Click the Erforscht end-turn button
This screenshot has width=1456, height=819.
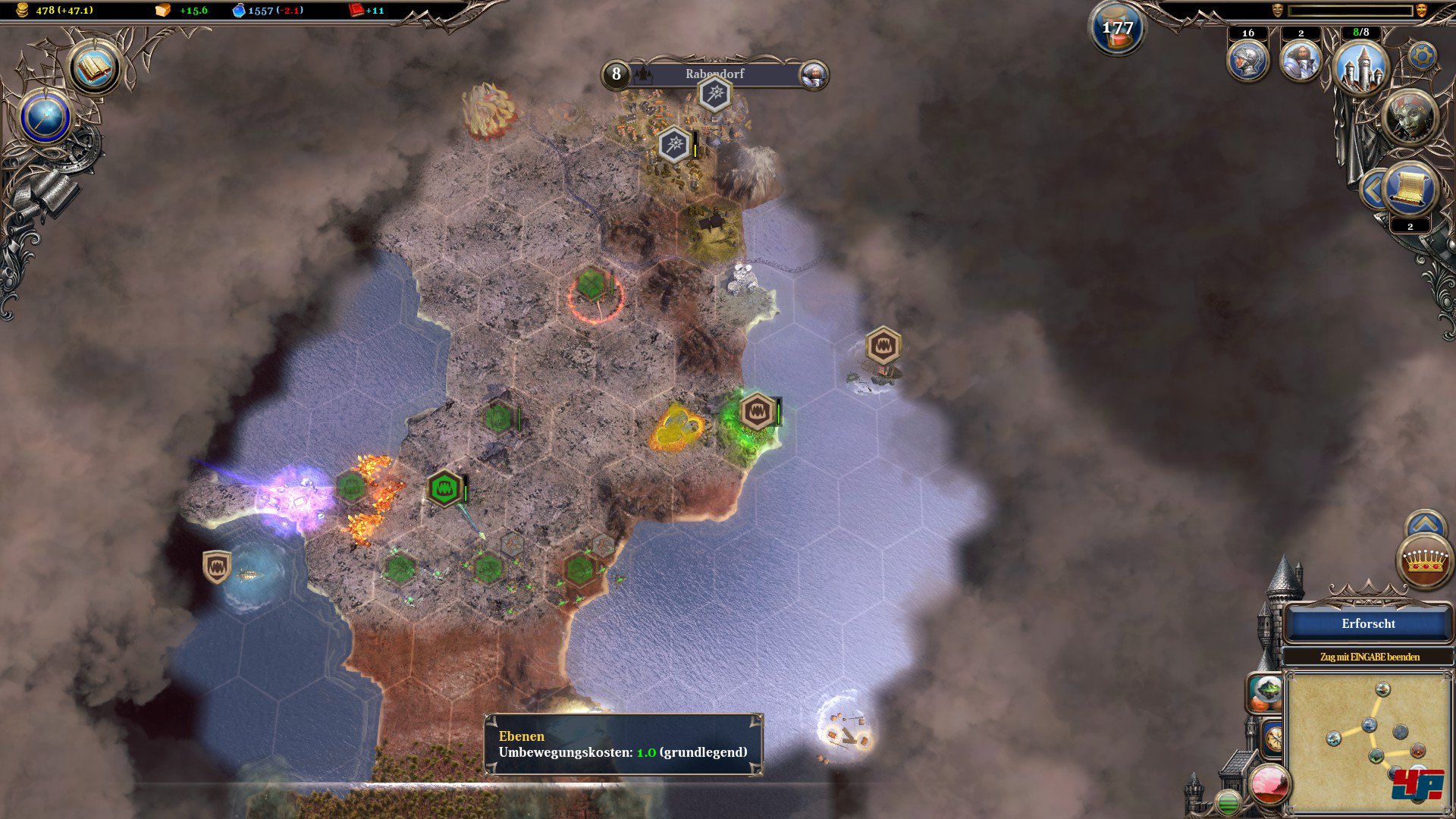(1368, 623)
